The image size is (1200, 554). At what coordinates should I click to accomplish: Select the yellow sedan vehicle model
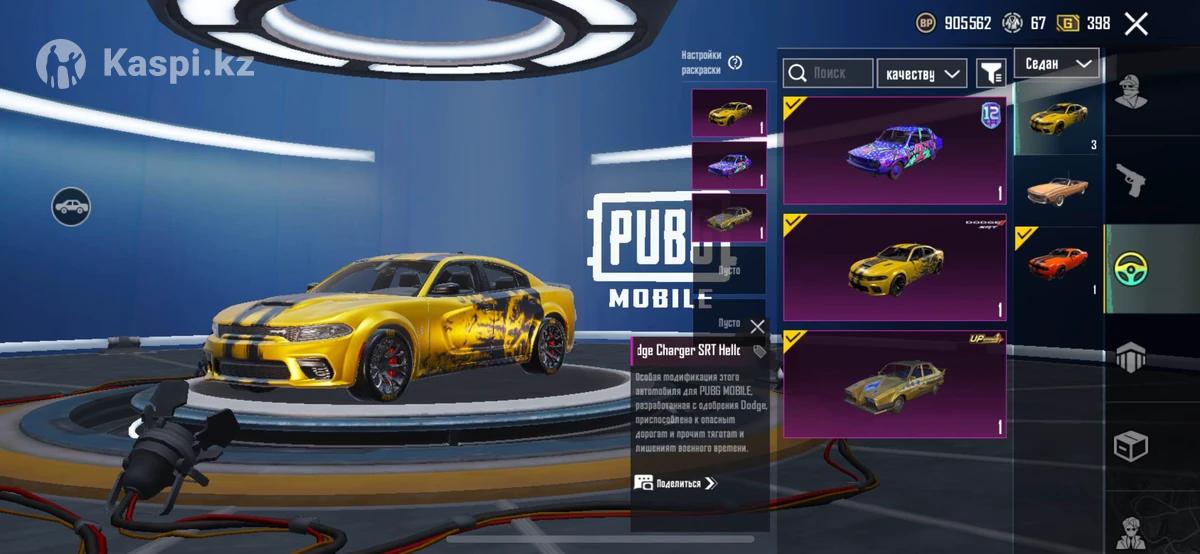tap(1058, 117)
